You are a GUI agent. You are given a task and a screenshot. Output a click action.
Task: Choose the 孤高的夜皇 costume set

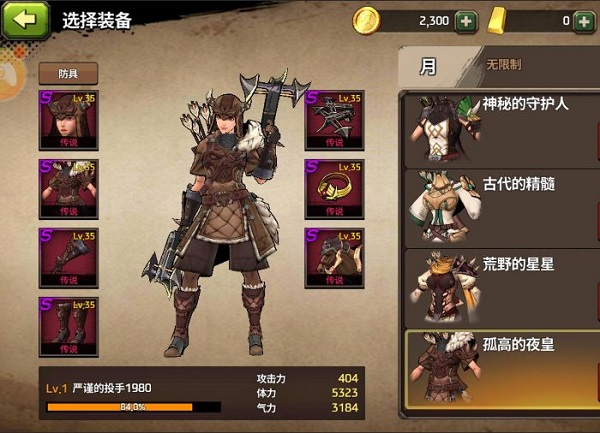tap(498, 370)
